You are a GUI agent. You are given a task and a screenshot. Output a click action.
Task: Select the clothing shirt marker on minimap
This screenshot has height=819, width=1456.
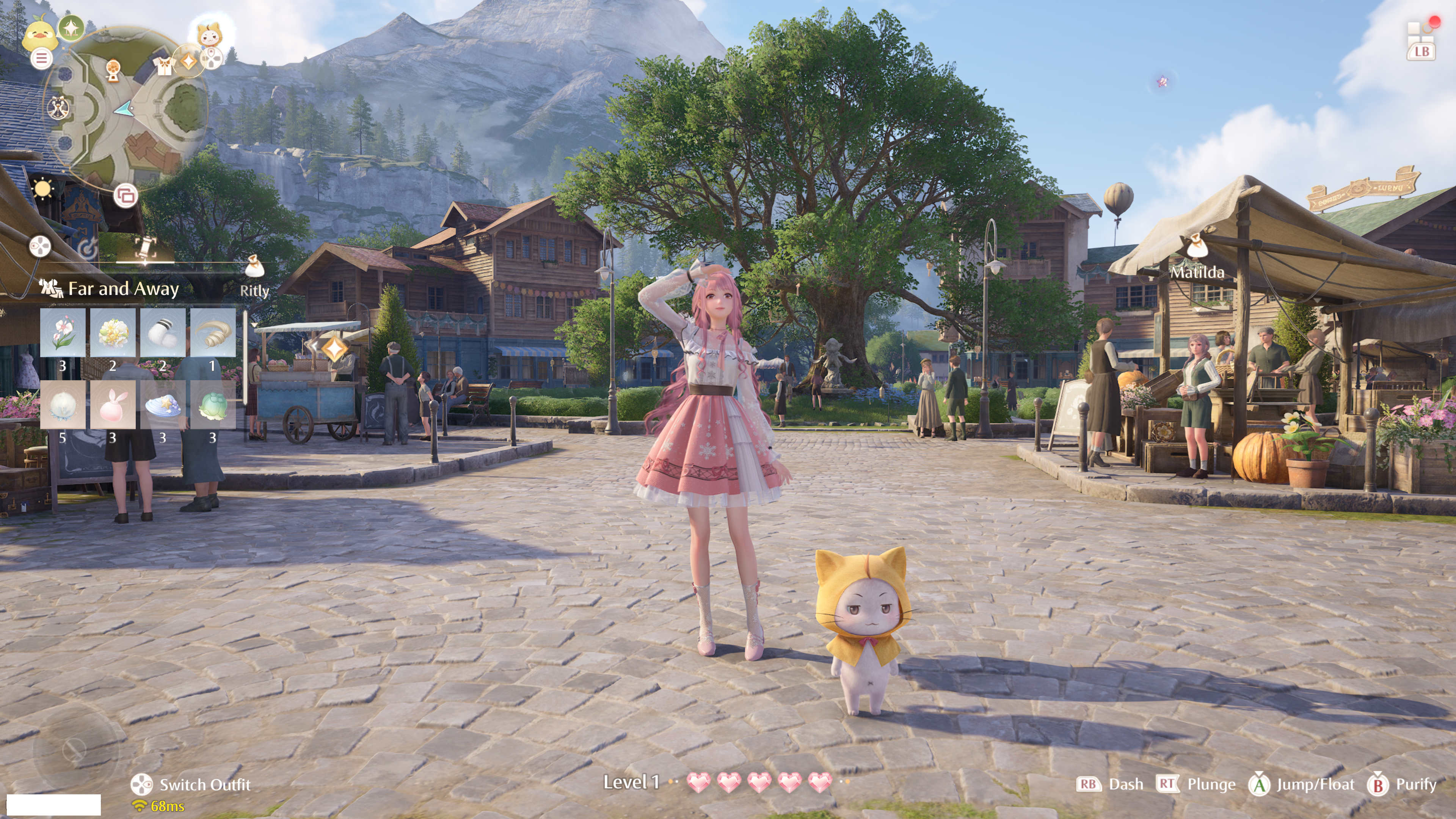pyautogui.click(x=164, y=67)
